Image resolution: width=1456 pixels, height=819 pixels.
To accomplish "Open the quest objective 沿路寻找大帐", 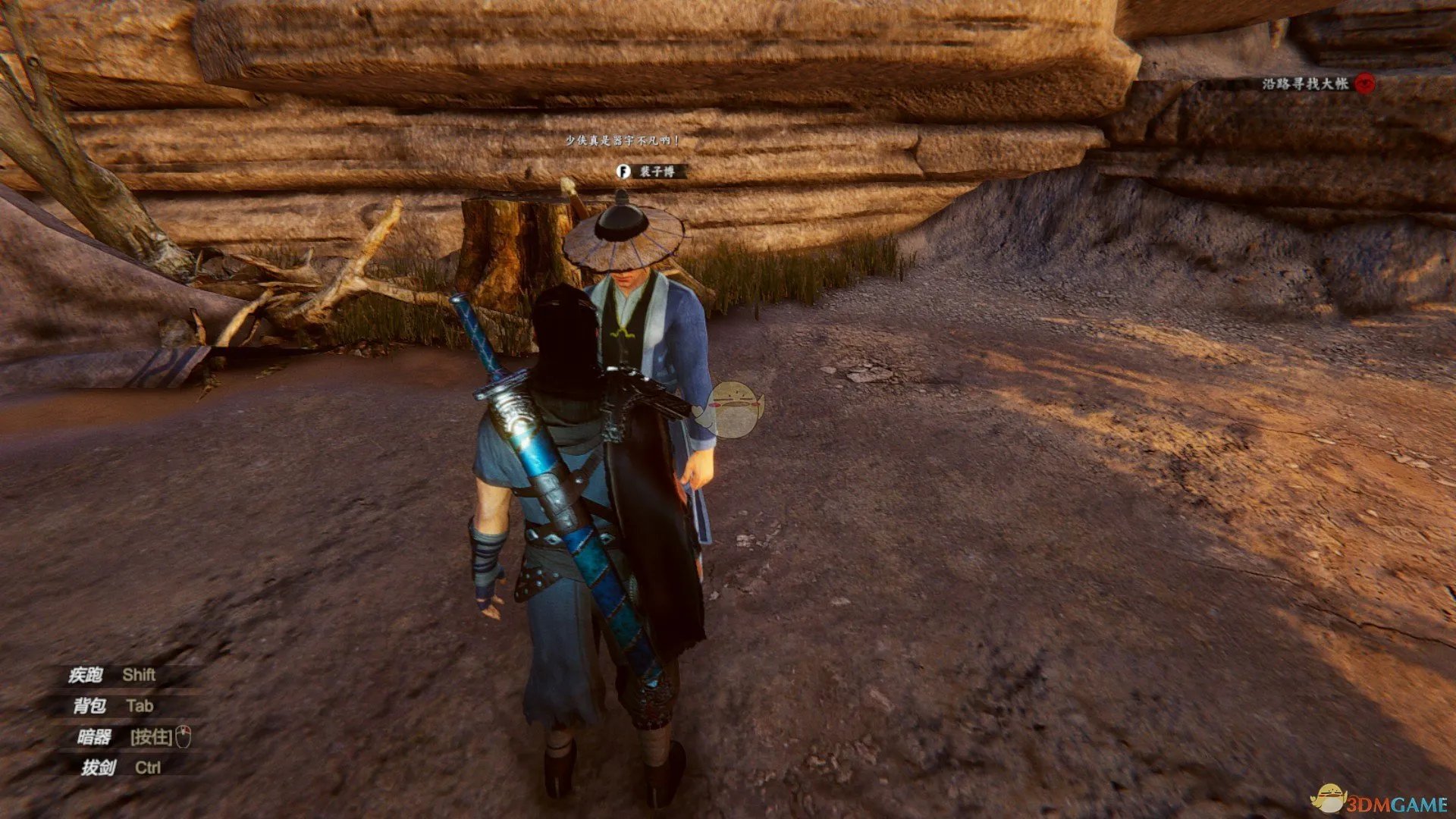I will point(1304,83).
